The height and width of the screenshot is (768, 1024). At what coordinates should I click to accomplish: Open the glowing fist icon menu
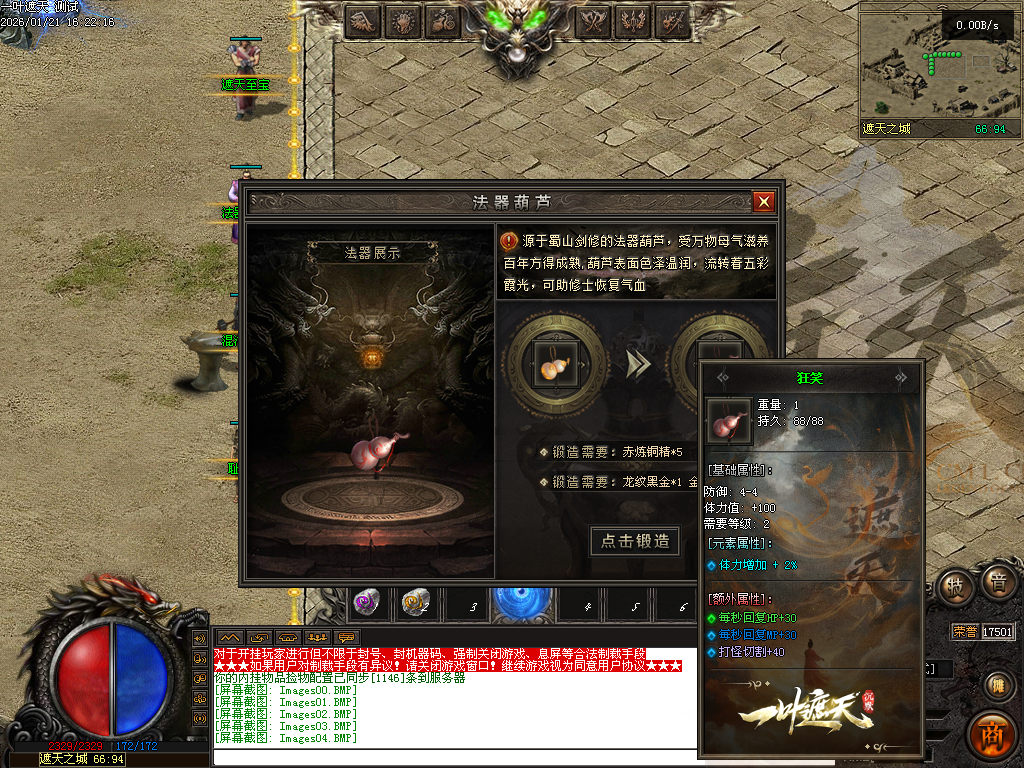(403, 20)
